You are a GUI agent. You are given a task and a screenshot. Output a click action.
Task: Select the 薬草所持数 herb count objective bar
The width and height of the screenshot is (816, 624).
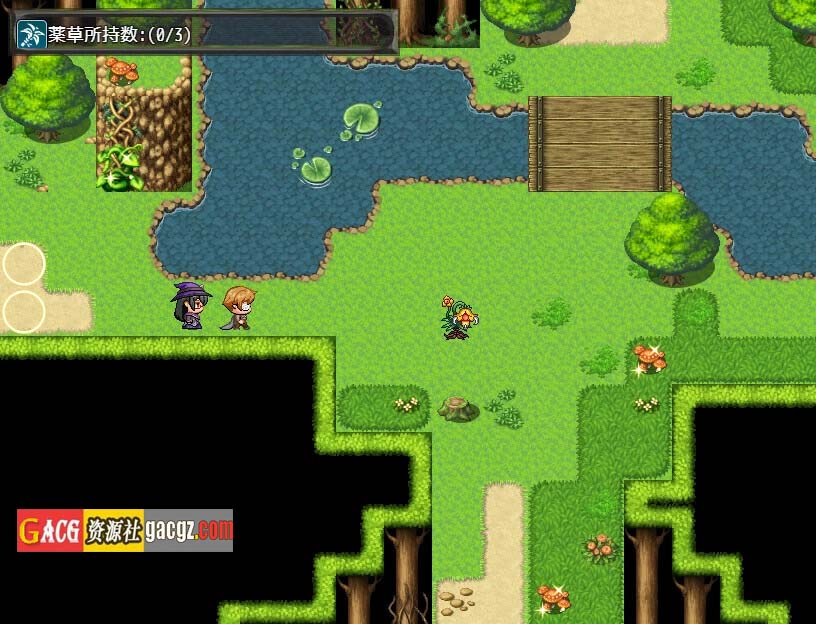[204, 34]
